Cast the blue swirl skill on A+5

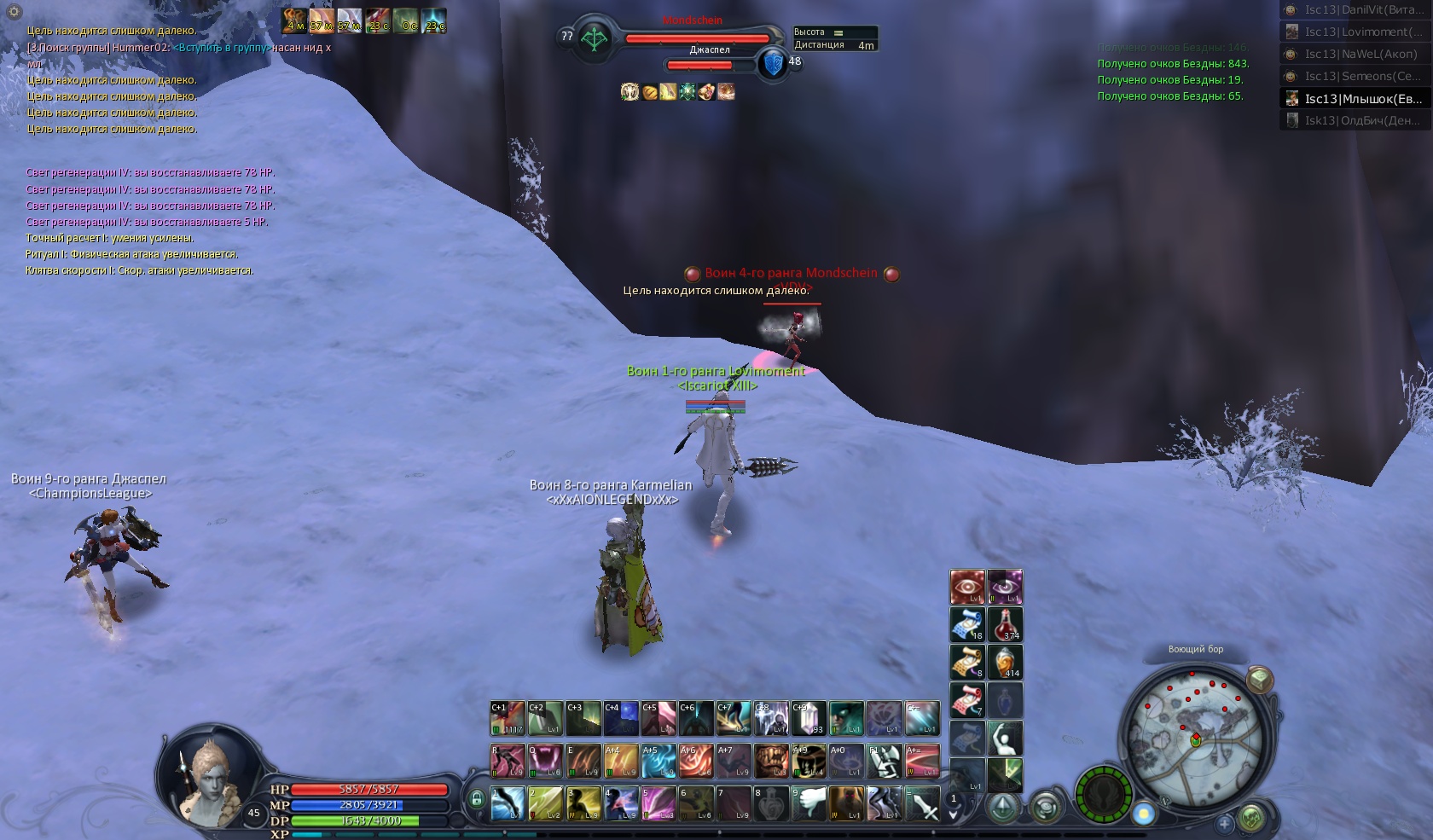click(x=658, y=761)
